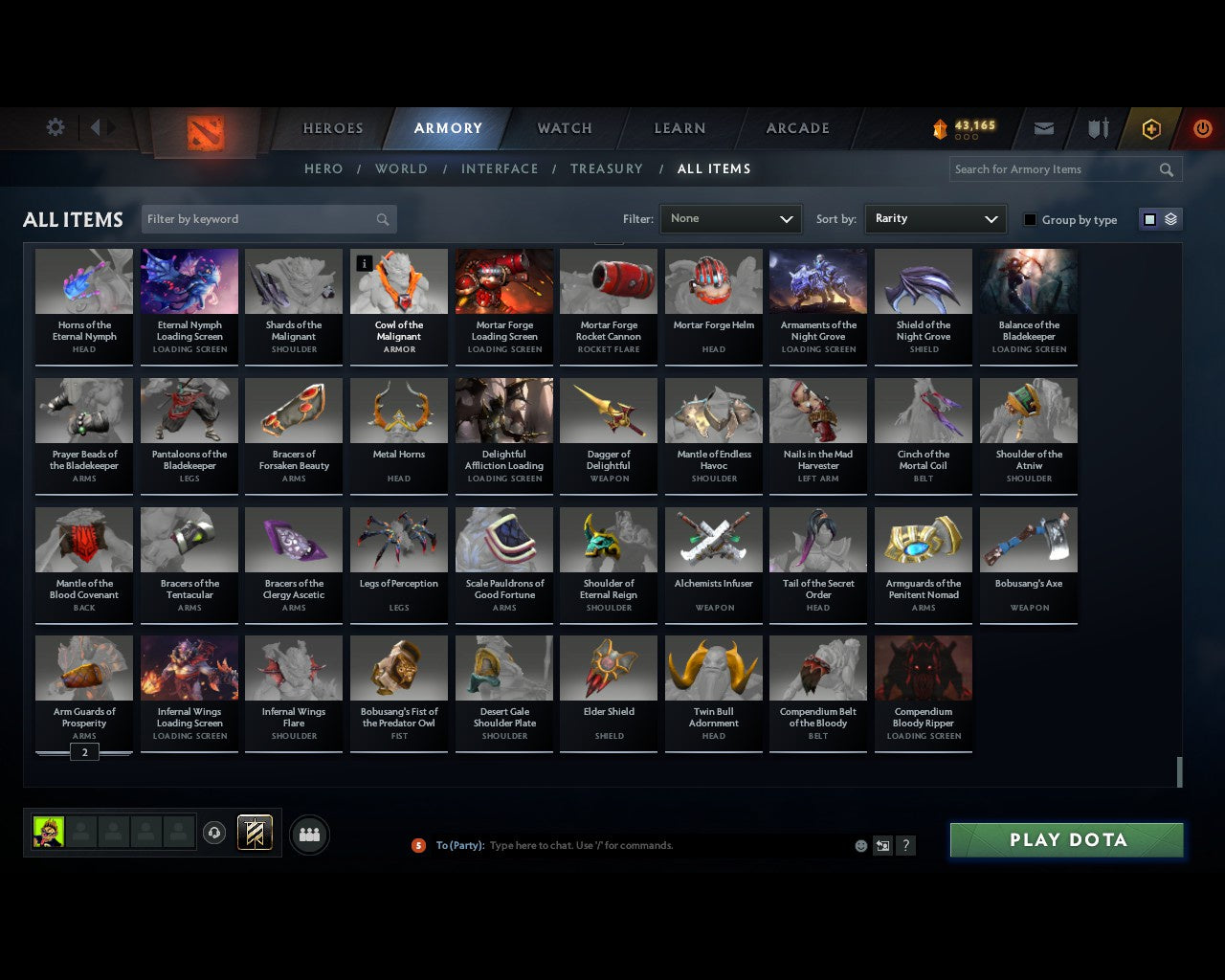1225x980 pixels.
Task: Change chat target by clicking To (Party)
Action: click(460, 845)
